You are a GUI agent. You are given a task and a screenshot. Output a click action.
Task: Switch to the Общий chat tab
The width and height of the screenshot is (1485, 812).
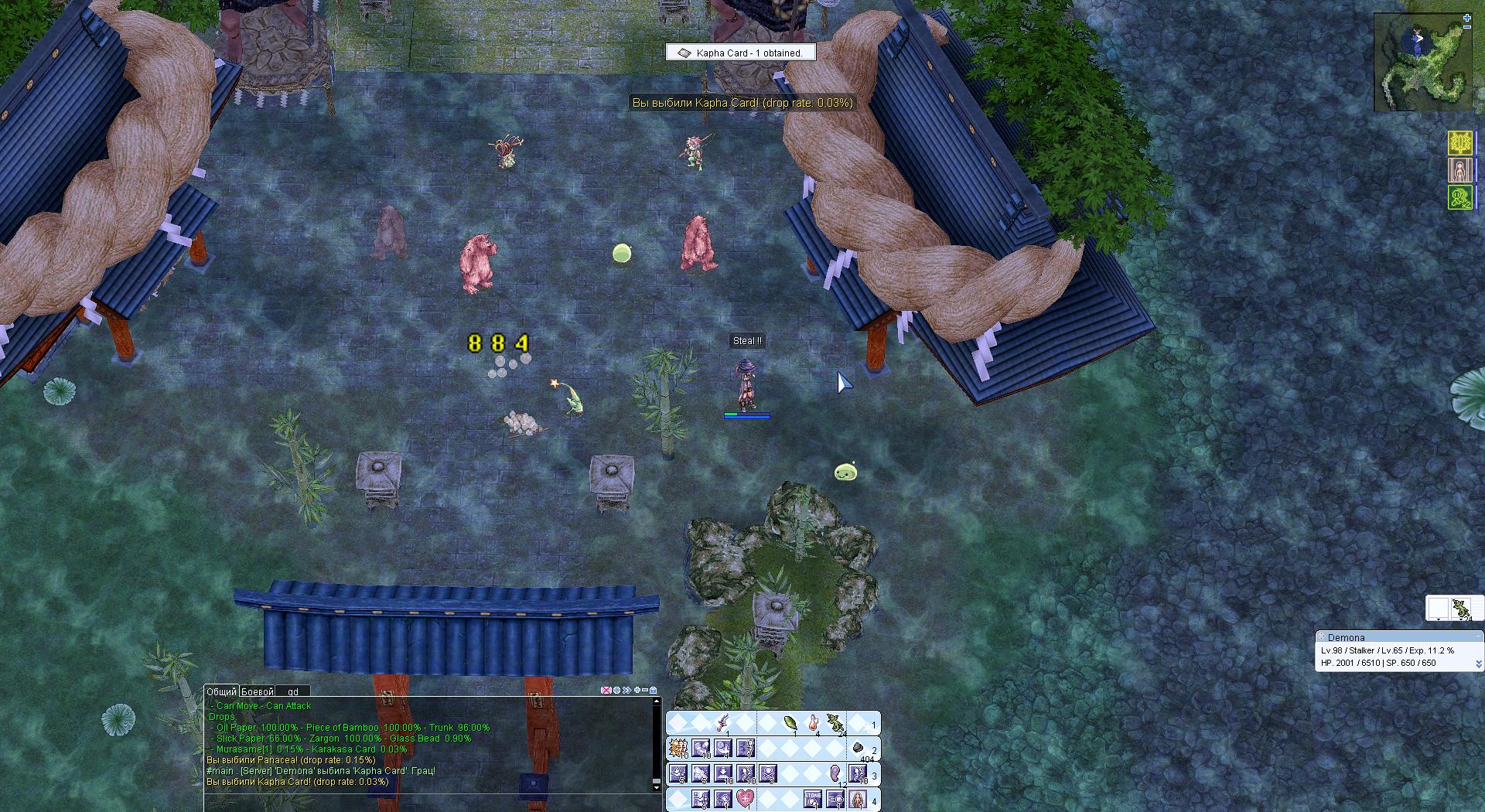222,691
